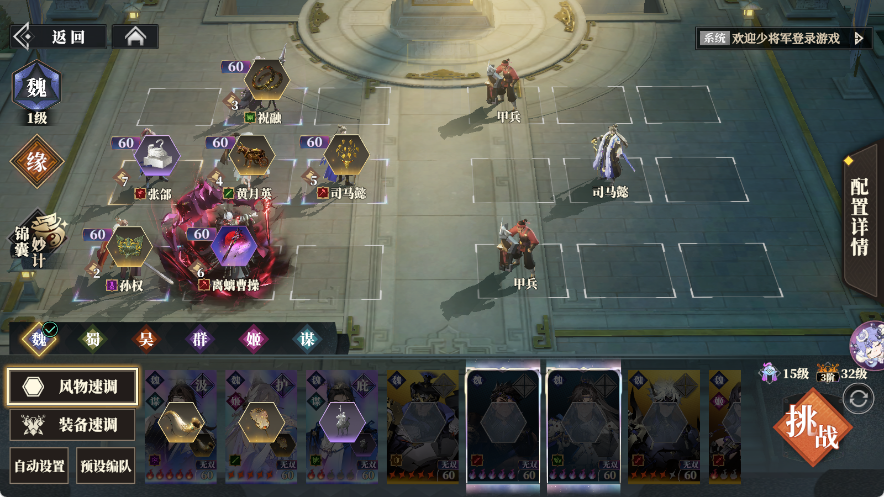This screenshot has width=884, height=497.
Task: Switch to the 谋 category tab
Action: pyautogui.click(x=307, y=338)
